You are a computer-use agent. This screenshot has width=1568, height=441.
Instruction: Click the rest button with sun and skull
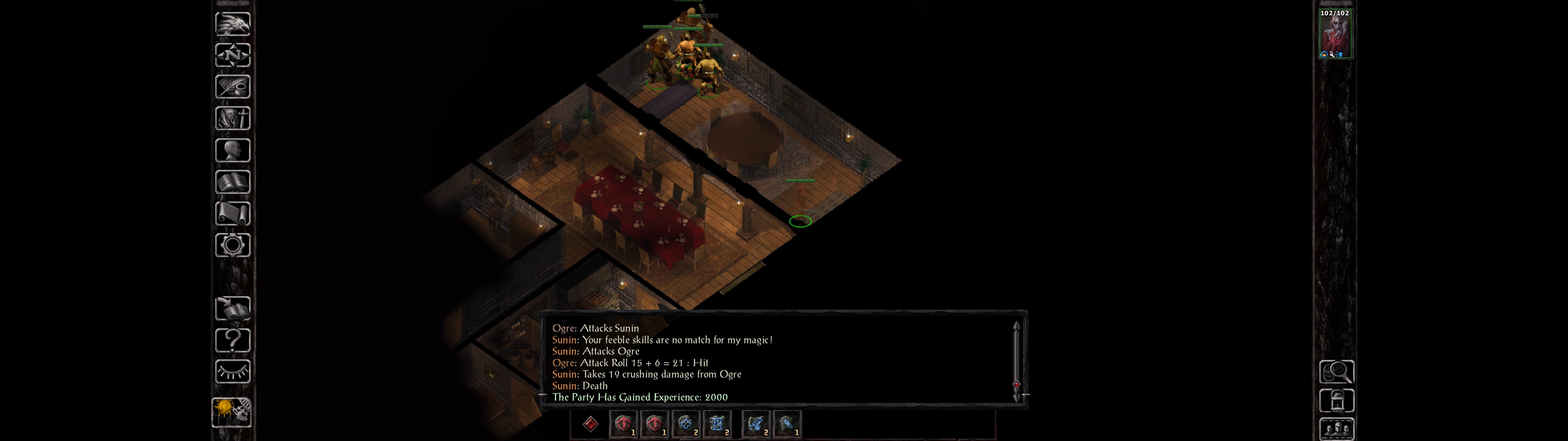[231, 412]
